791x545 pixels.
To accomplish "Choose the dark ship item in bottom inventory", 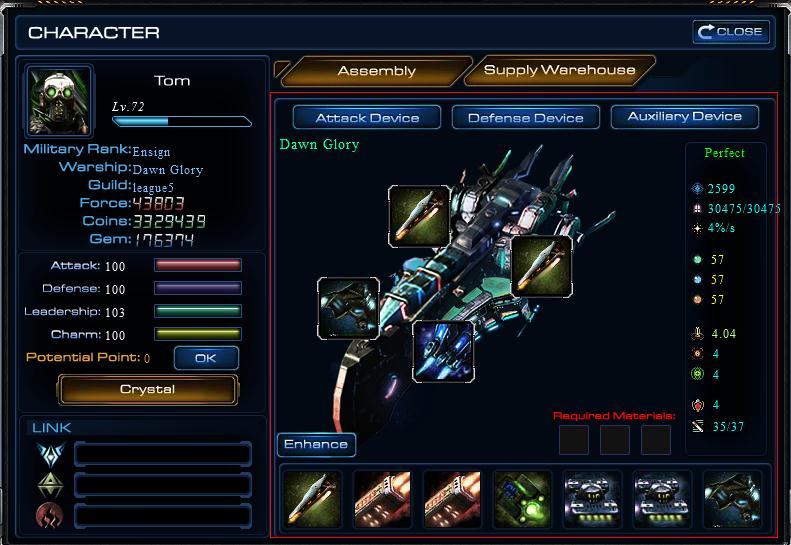I will point(732,498).
